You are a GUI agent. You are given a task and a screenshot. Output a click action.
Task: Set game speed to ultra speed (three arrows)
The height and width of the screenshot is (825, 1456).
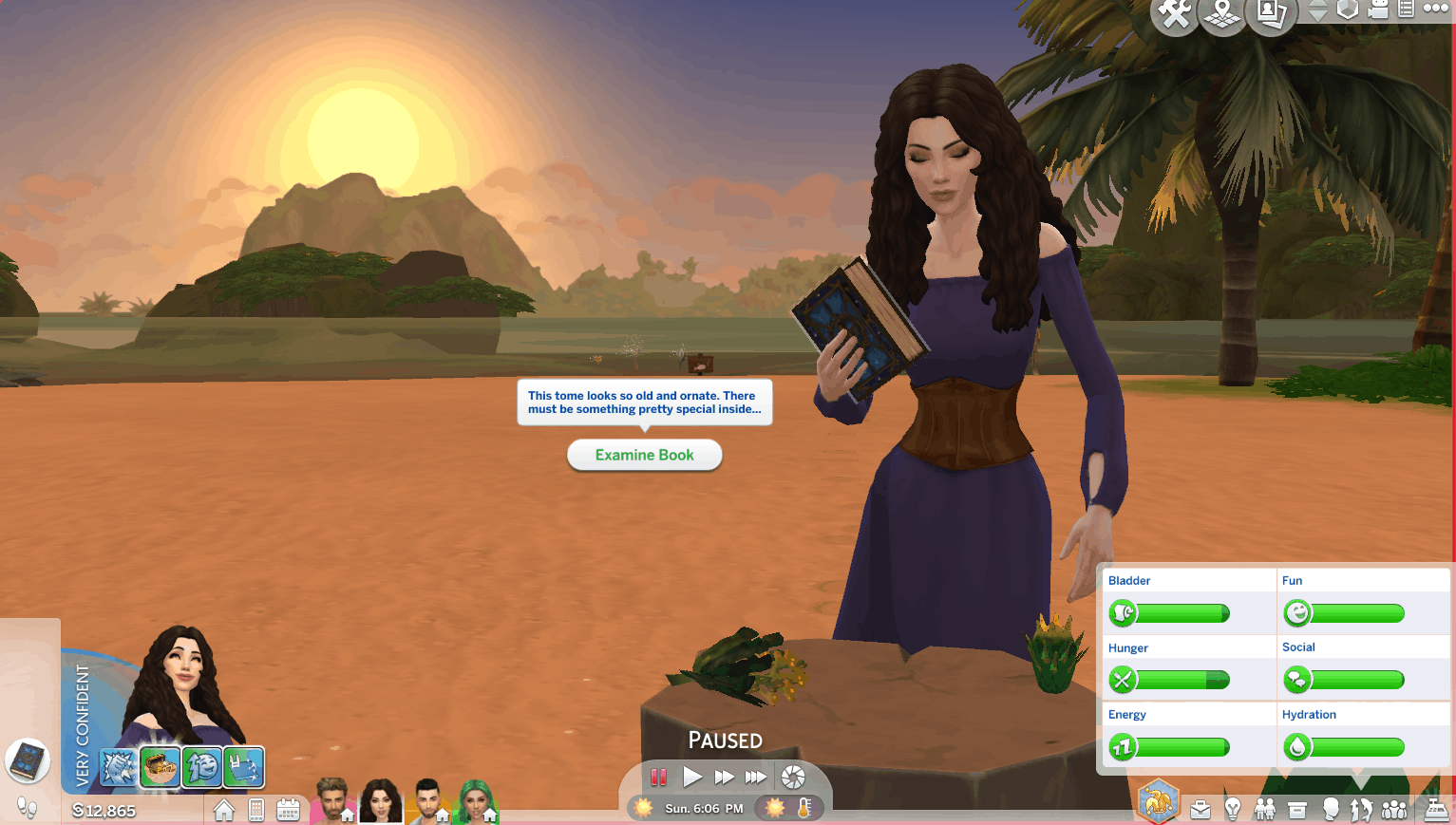[x=756, y=778]
